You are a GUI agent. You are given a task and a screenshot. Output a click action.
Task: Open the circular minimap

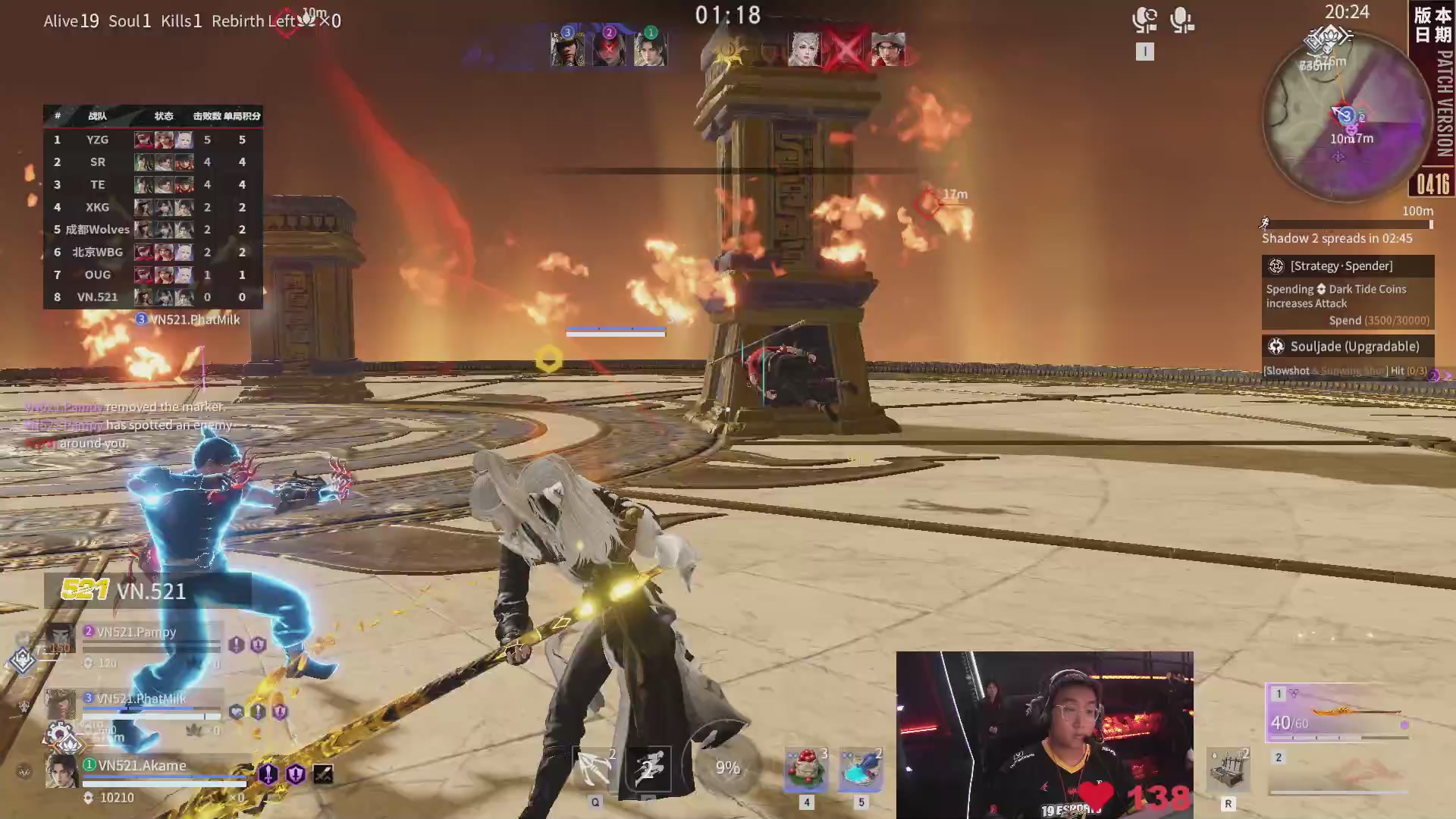click(x=1347, y=118)
